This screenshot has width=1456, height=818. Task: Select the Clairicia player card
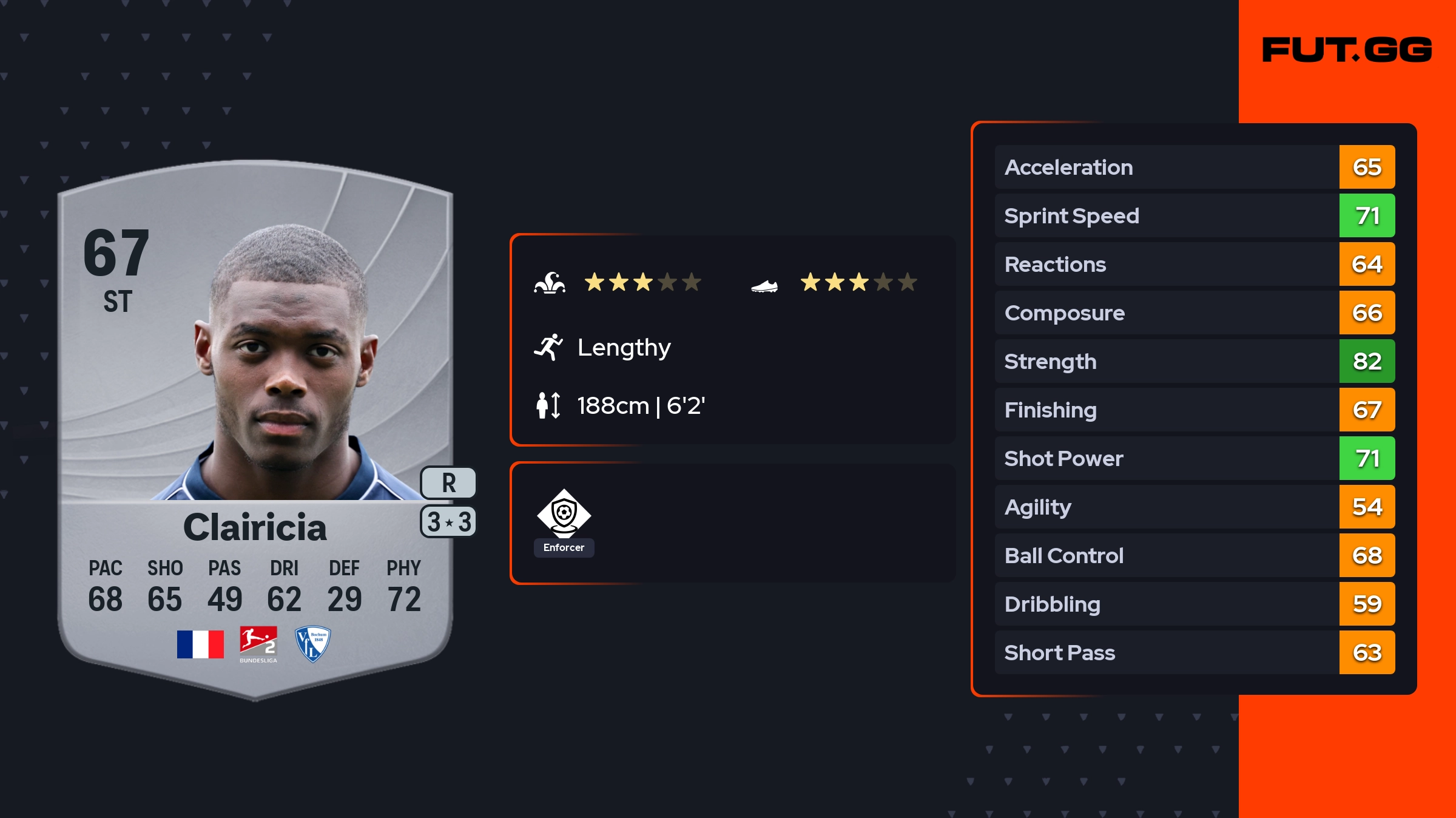[x=255, y=425]
